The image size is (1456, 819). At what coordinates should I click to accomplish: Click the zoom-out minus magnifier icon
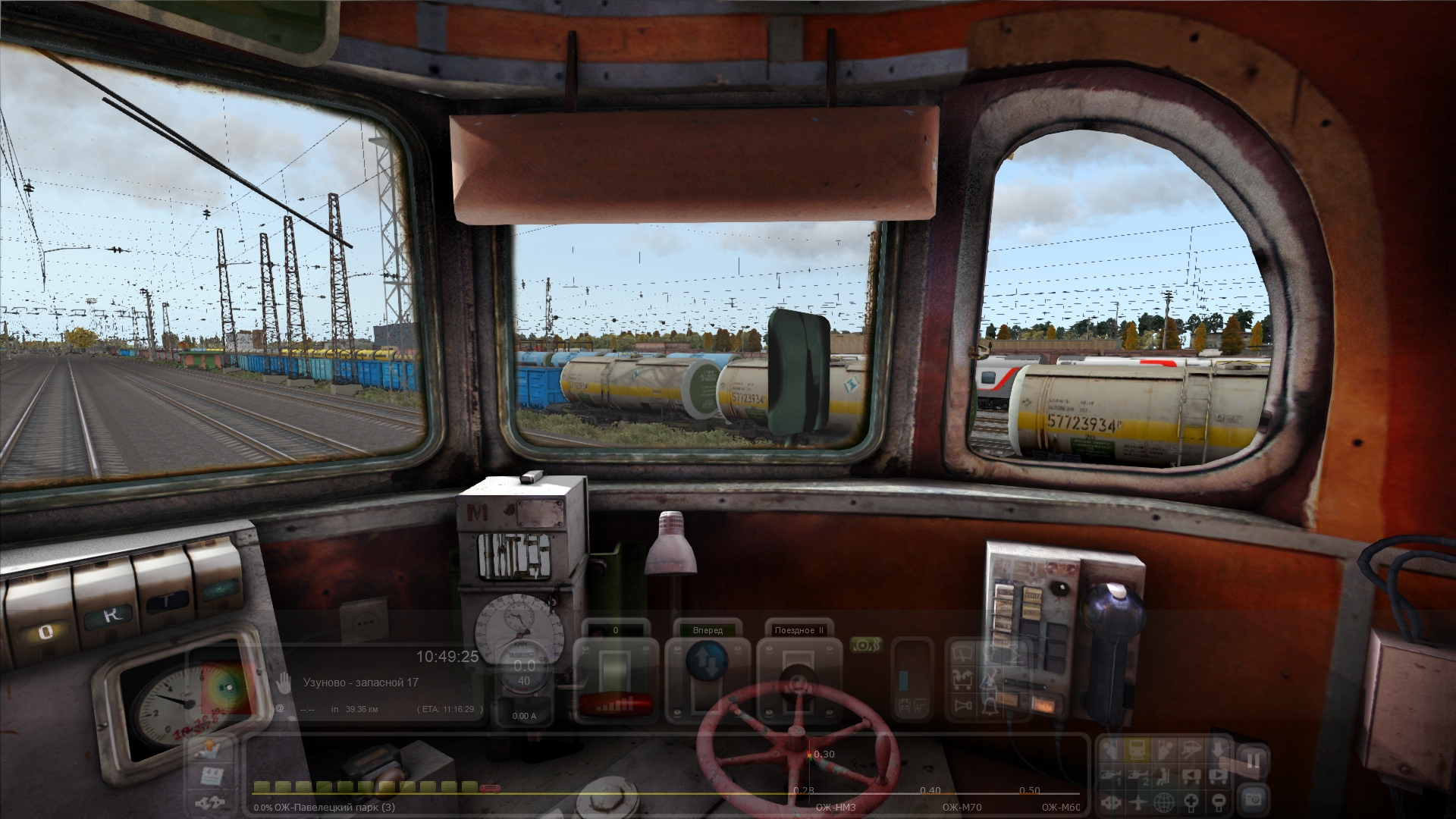pos(1219,802)
